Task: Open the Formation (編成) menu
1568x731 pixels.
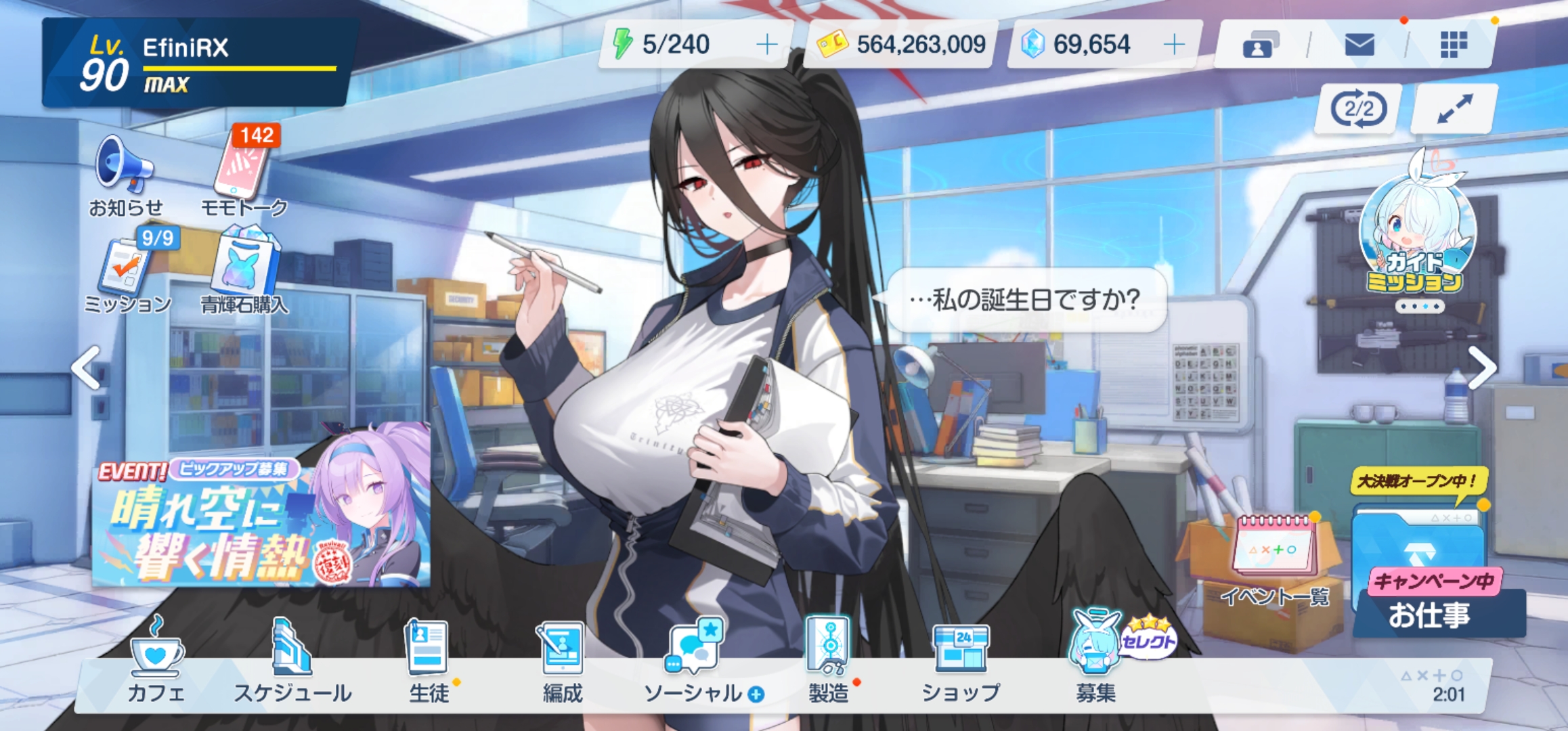Action: click(562, 660)
